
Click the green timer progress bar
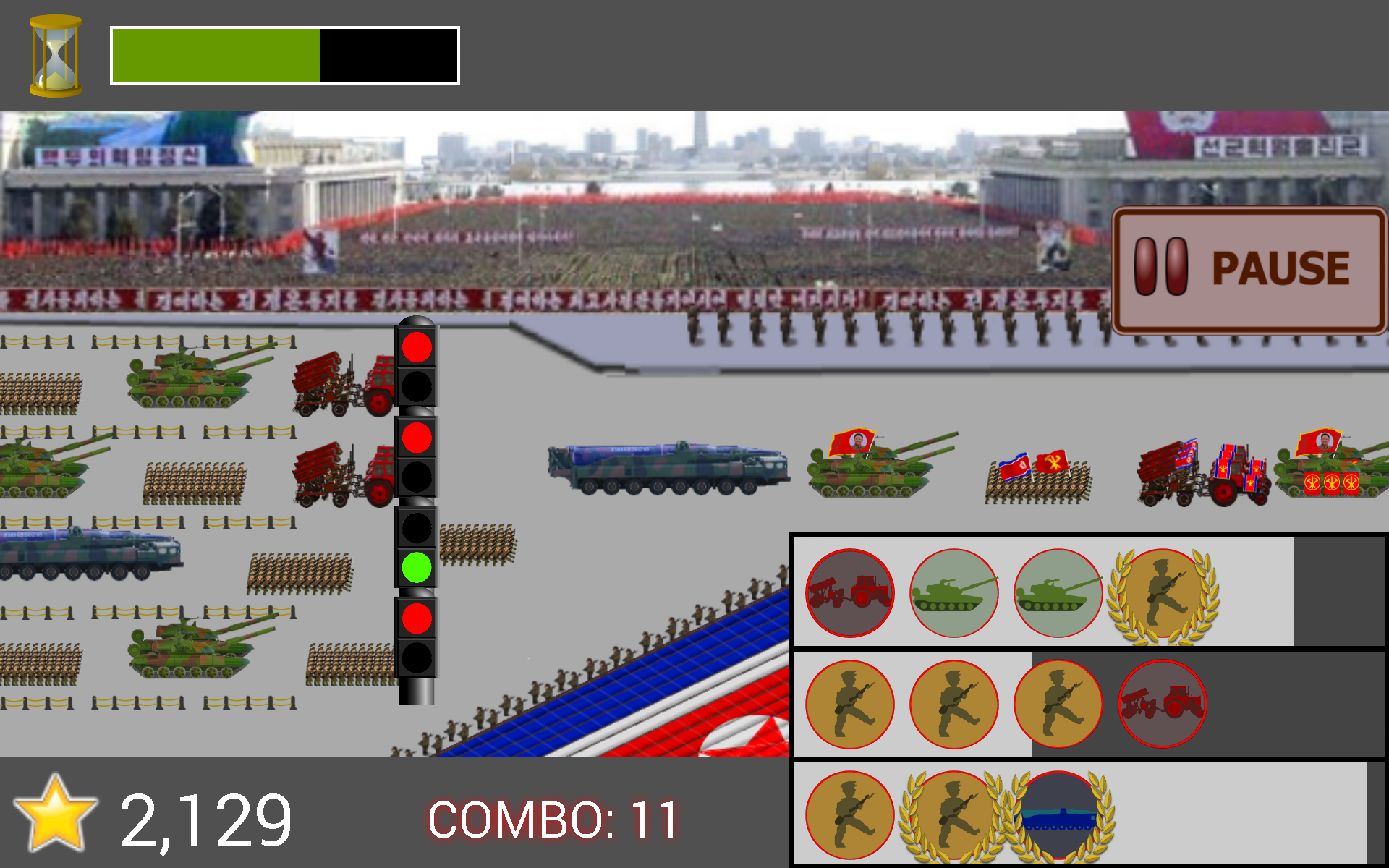tap(213, 54)
